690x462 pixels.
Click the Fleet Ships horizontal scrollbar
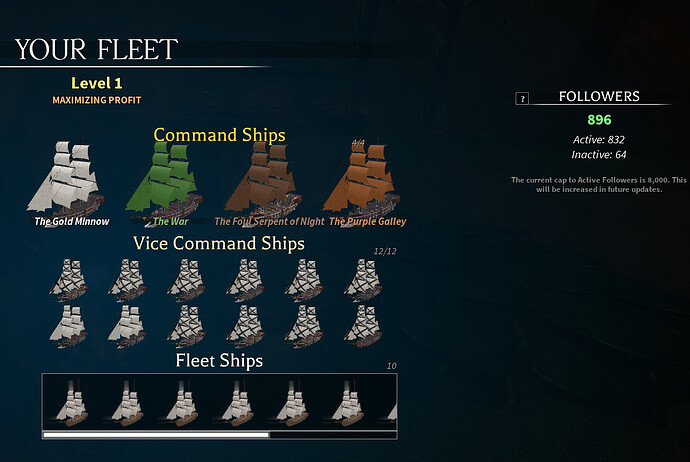click(x=156, y=435)
